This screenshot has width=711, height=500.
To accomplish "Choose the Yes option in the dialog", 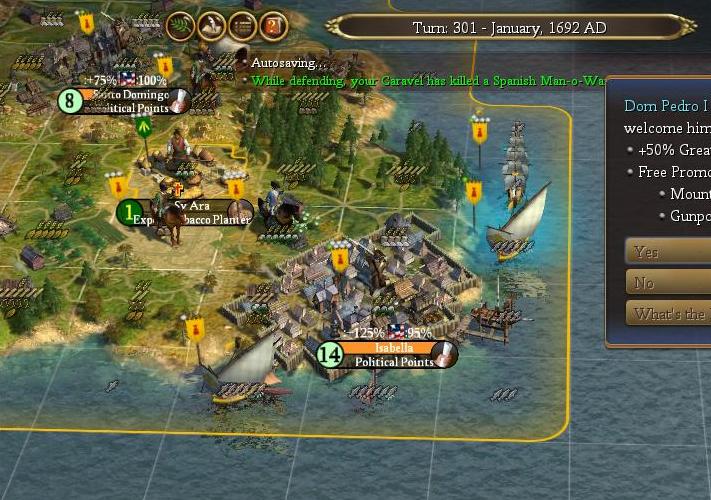I will tap(668, 252).
